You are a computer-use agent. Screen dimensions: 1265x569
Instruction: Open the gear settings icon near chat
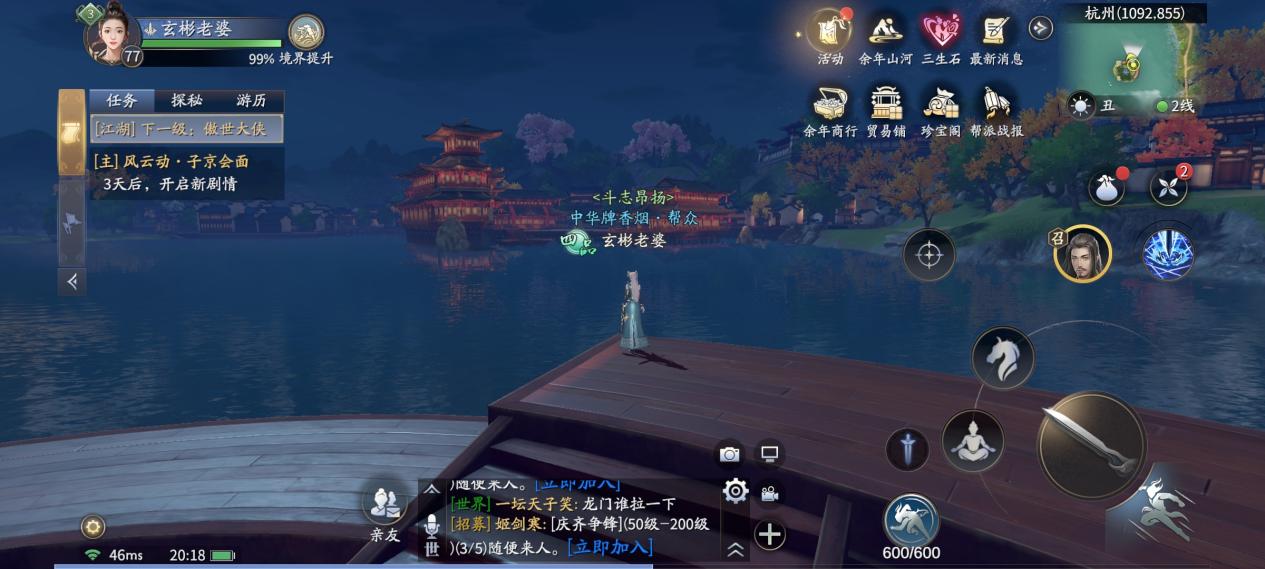pyautogui.click(x=736, y=491)
